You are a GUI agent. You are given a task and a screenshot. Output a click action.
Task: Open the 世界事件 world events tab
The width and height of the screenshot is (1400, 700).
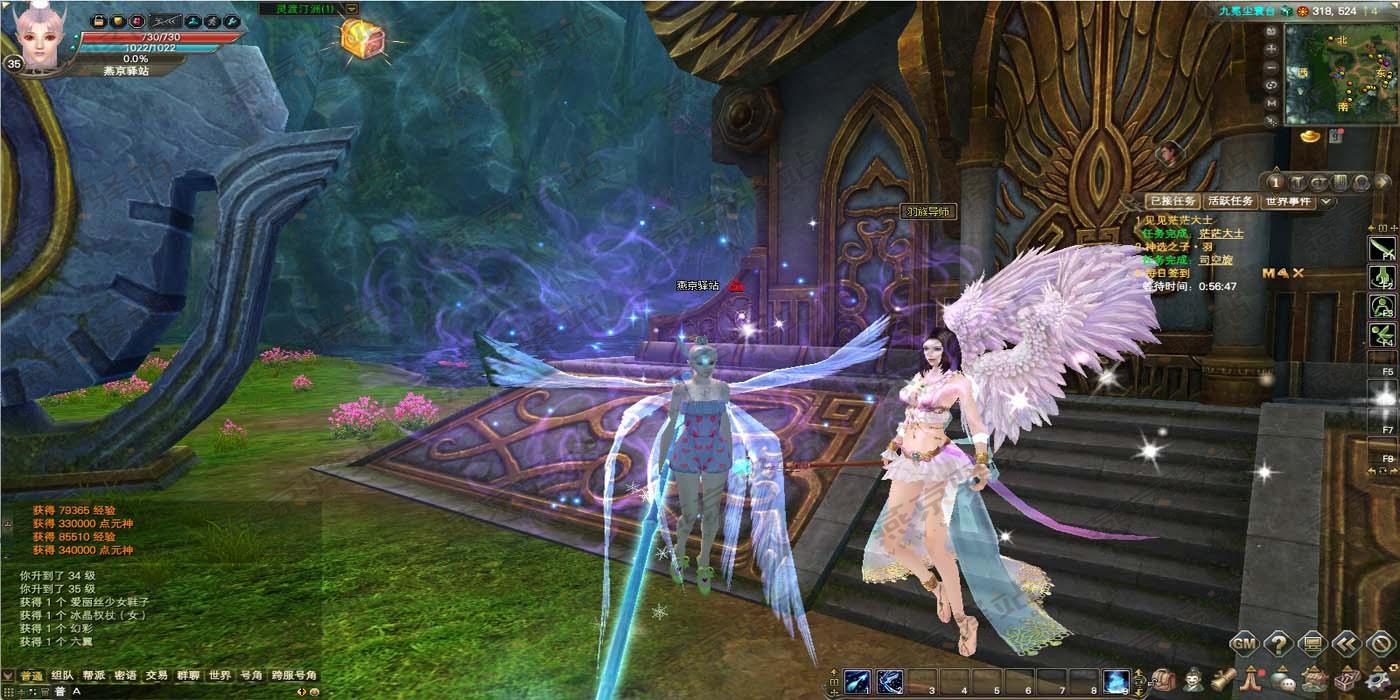click(x=1288, y=202)
